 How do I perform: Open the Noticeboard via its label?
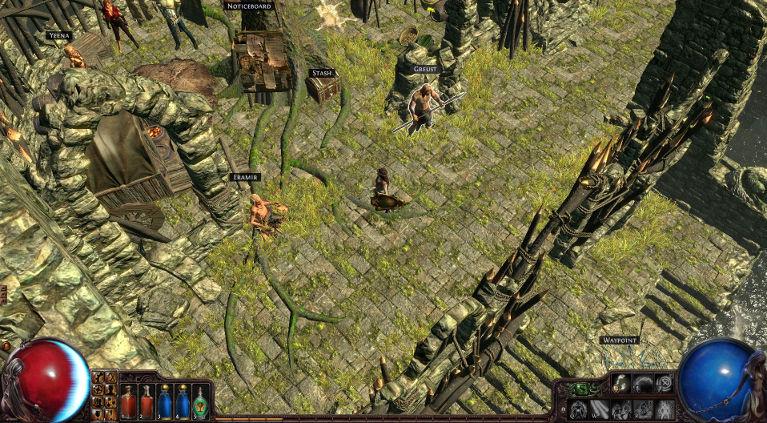(249, 6)
